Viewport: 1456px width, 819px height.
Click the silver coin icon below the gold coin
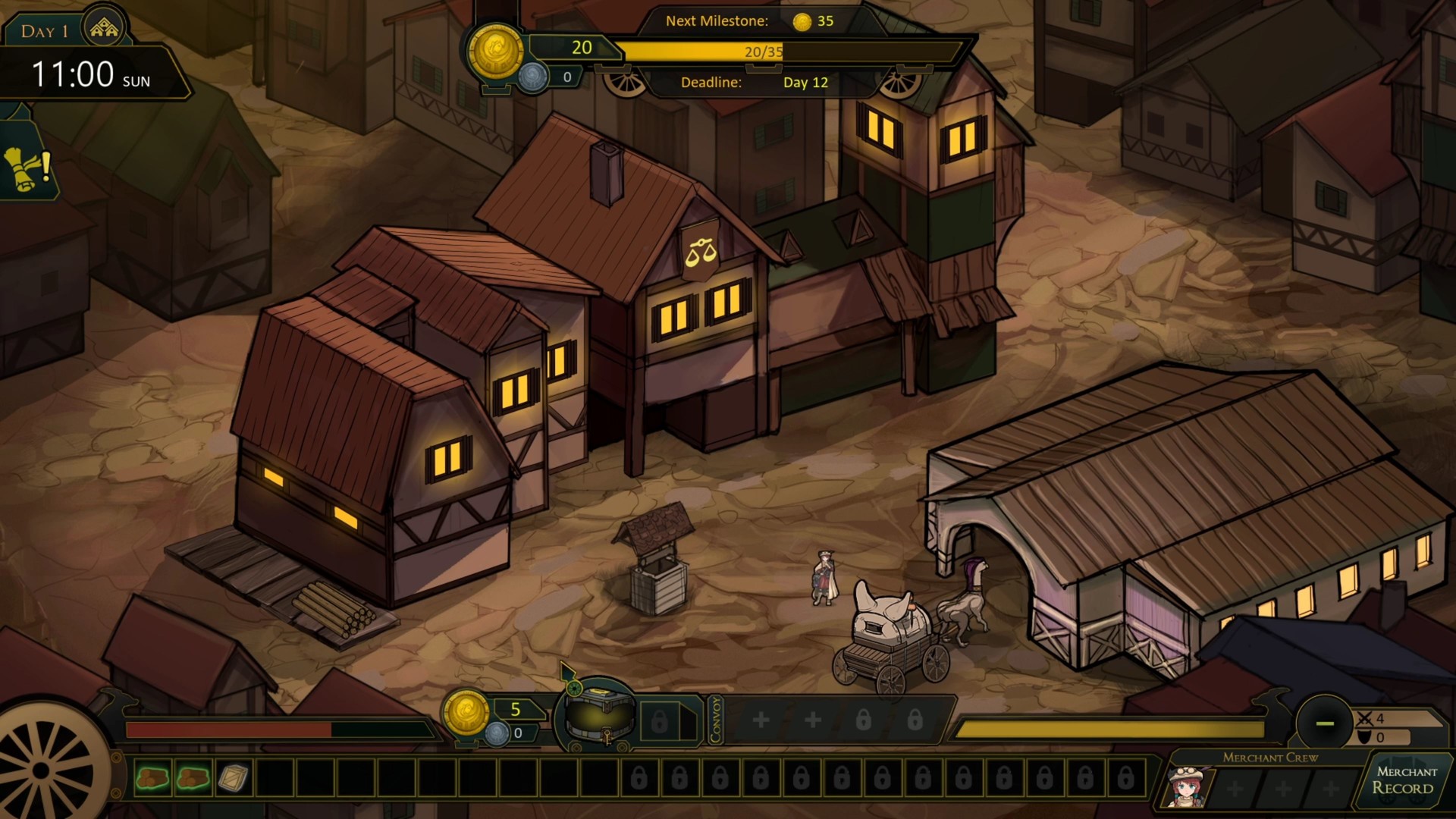(x=533, y=76)
